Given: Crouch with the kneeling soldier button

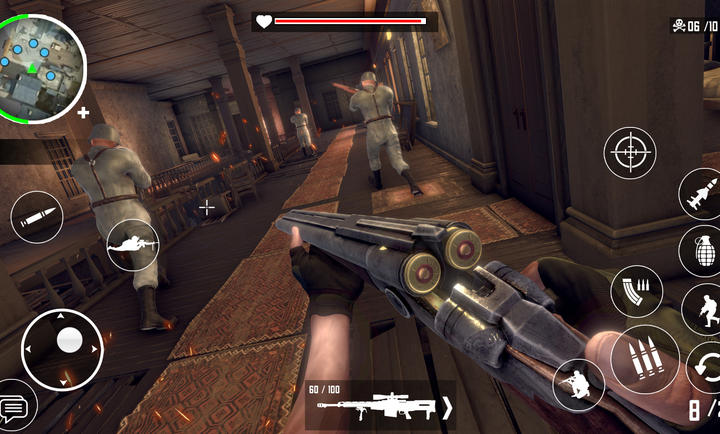Looking at the screenshot, I should point(579,384).
